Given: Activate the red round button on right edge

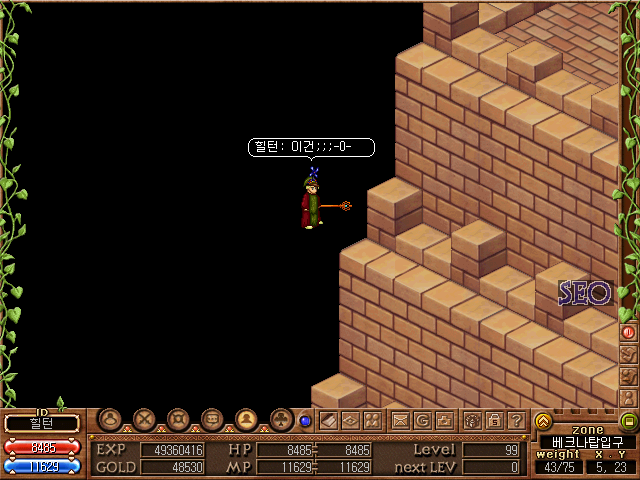Looking at the screenshot, I should [x=629, y=332].
